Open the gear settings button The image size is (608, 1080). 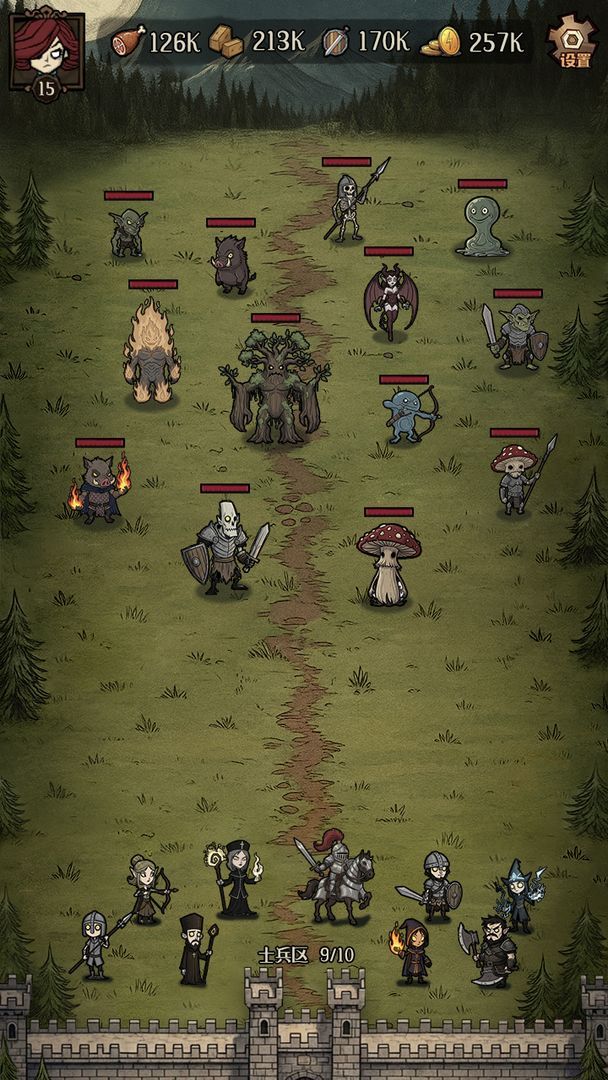click(x=574, y=42)
